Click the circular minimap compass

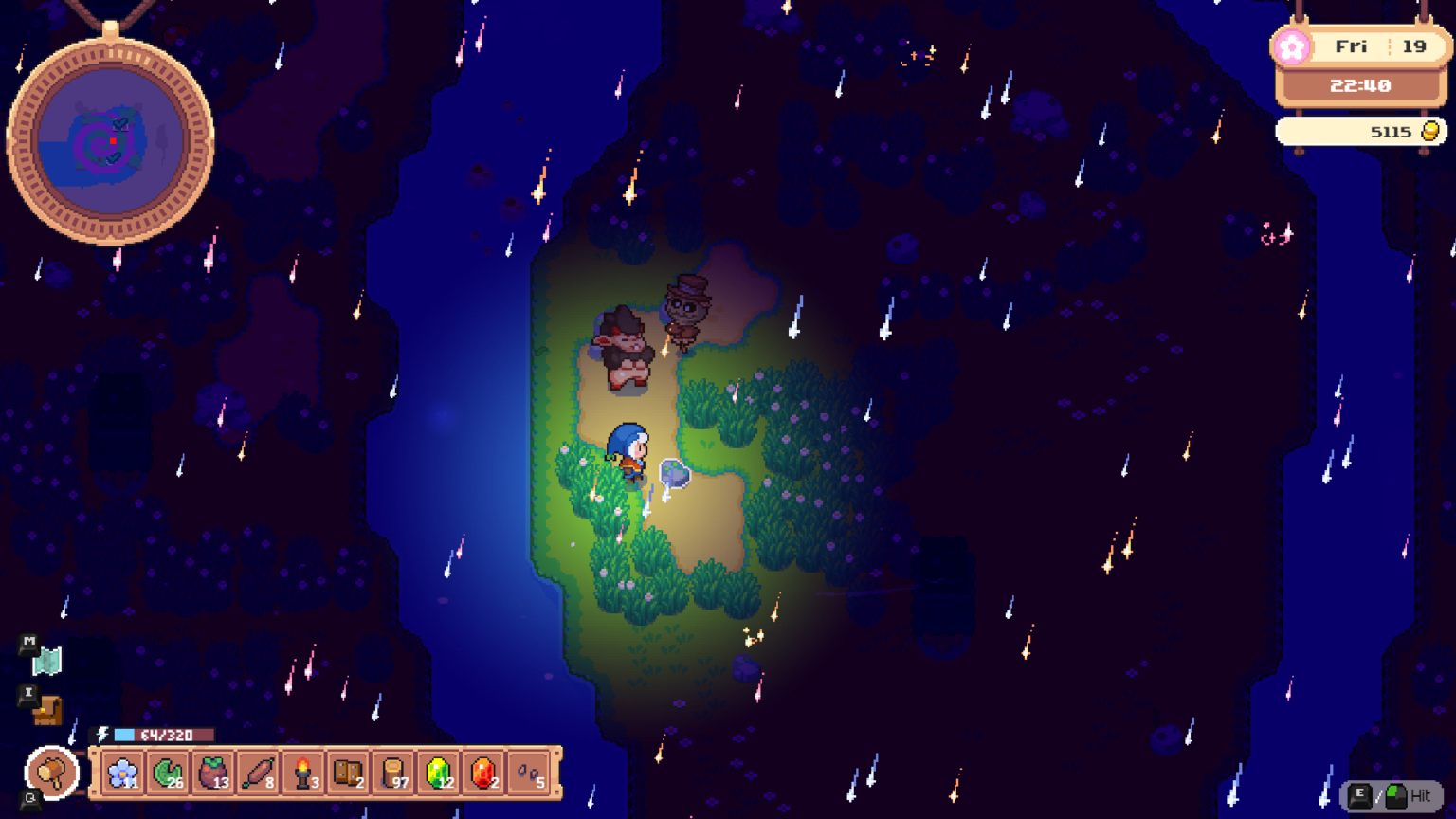click(114, 142)
